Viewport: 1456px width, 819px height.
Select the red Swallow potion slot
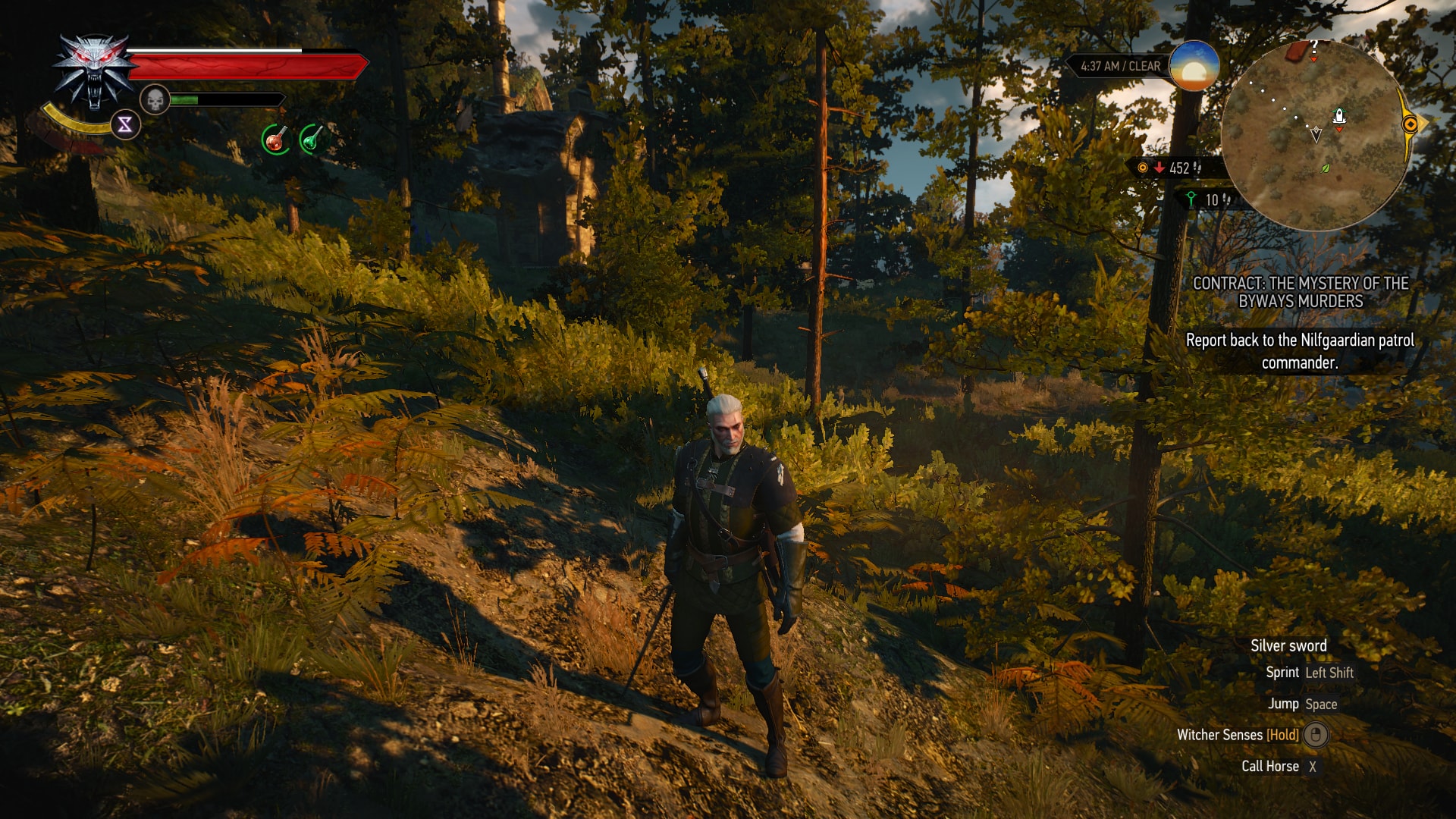point(275,140)
